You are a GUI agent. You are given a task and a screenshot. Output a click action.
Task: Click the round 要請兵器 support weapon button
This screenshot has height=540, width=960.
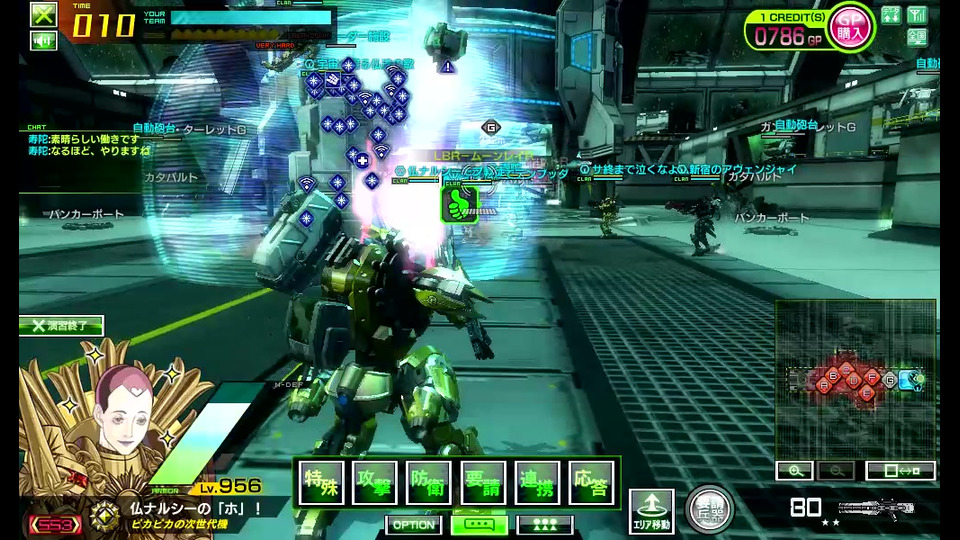710,509
